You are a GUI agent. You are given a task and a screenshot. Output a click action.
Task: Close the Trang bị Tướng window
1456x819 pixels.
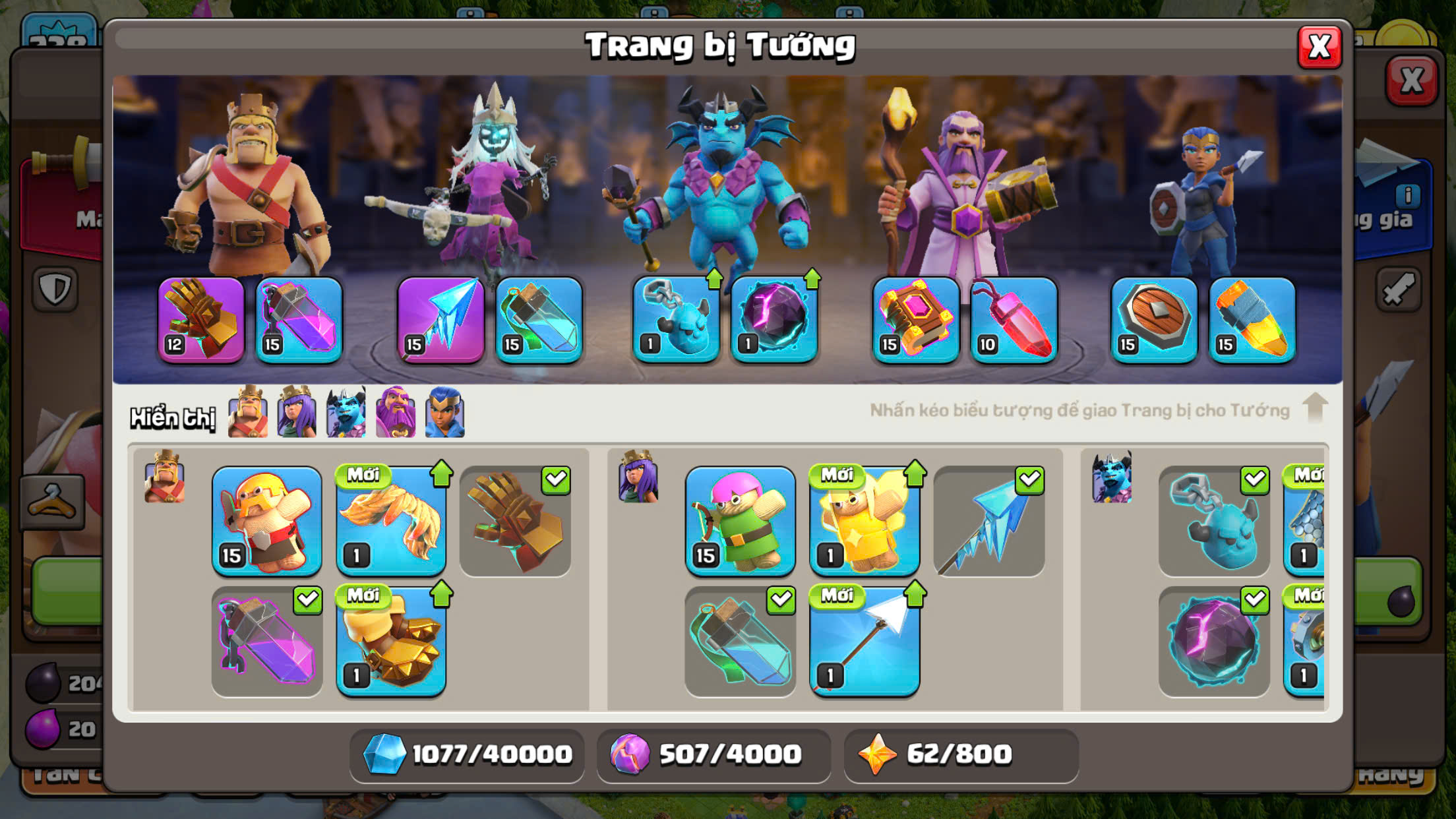[1319, 47]
